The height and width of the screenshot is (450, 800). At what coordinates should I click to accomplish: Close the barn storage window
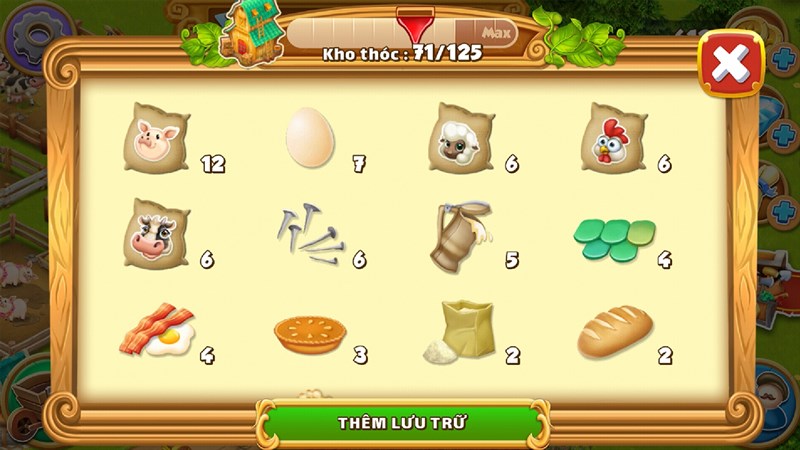click(730, 64)
